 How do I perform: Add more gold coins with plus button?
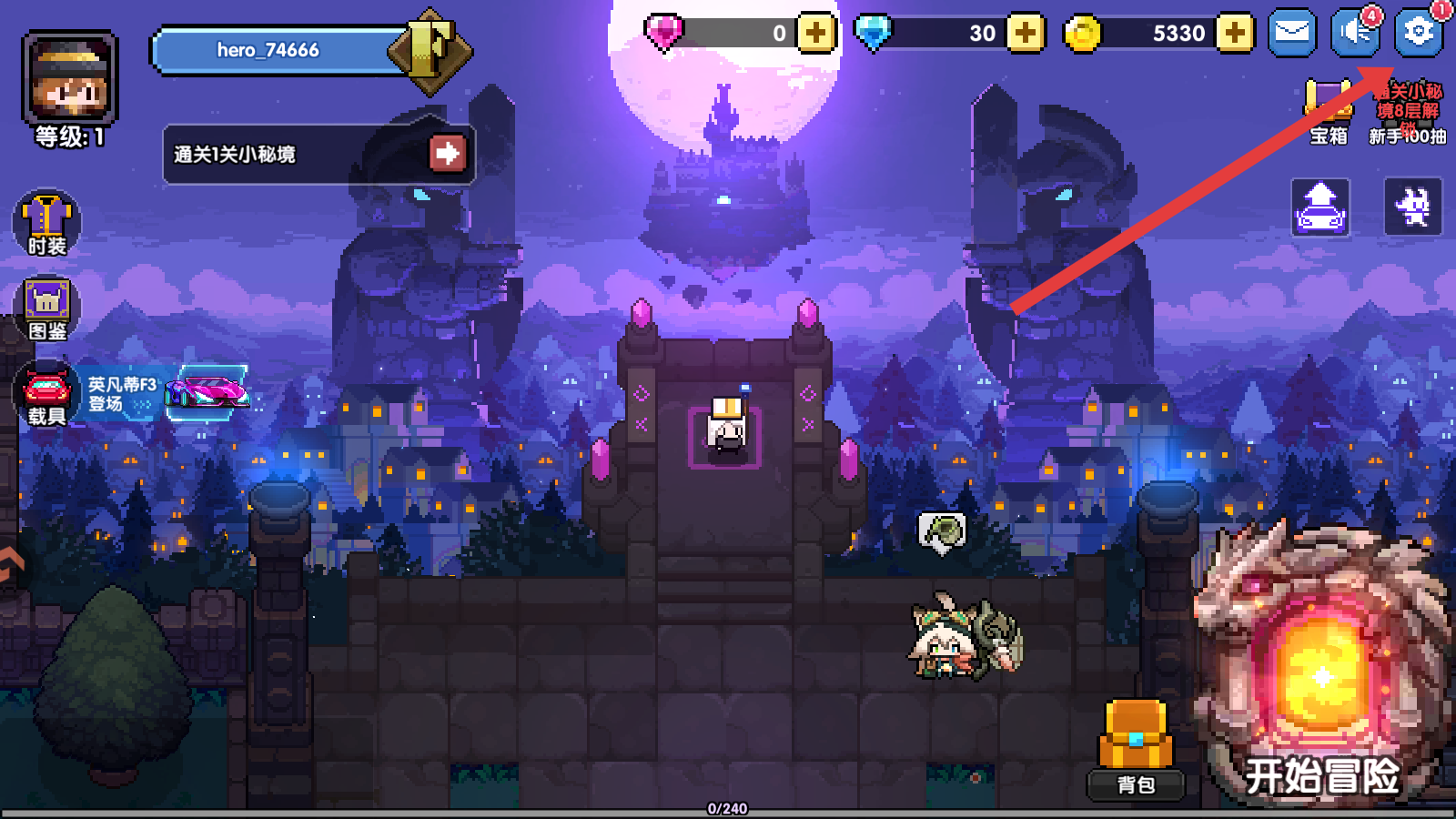tap(1235, 34)
